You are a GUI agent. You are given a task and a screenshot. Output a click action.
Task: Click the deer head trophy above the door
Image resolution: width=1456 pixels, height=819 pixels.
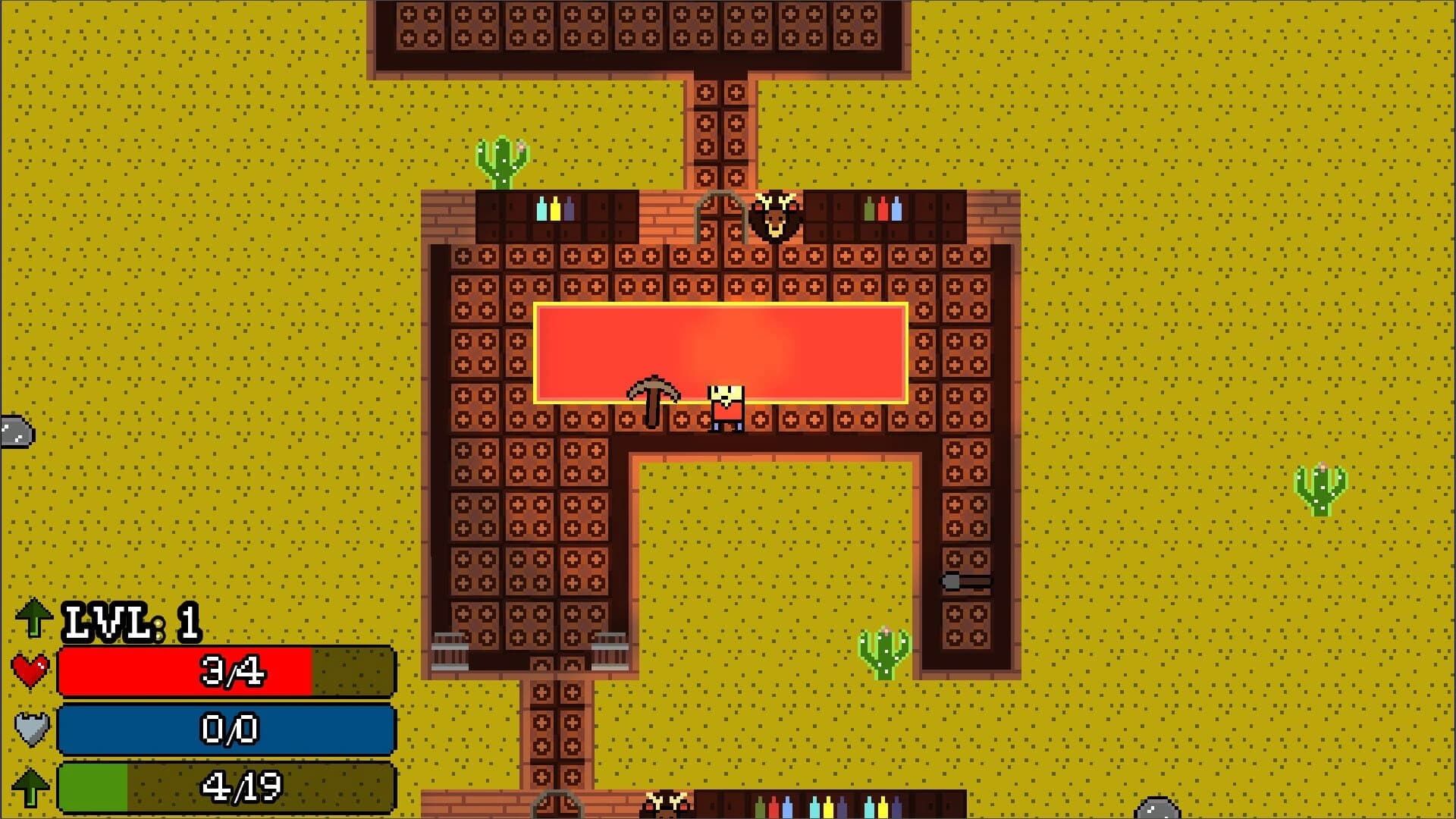[775, 218]
